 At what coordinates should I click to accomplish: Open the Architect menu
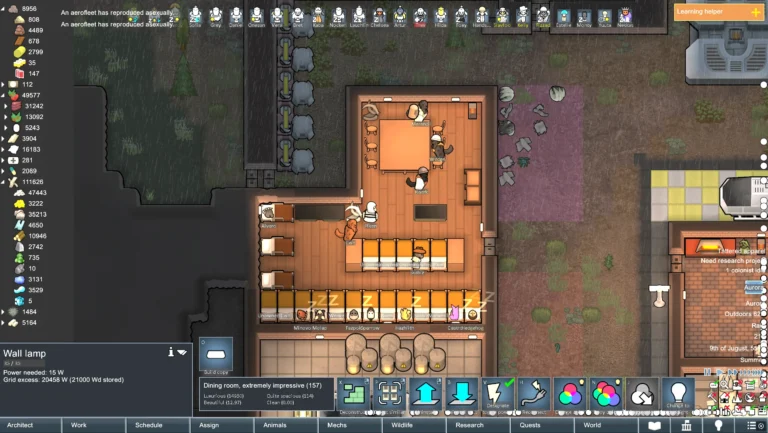21,425
